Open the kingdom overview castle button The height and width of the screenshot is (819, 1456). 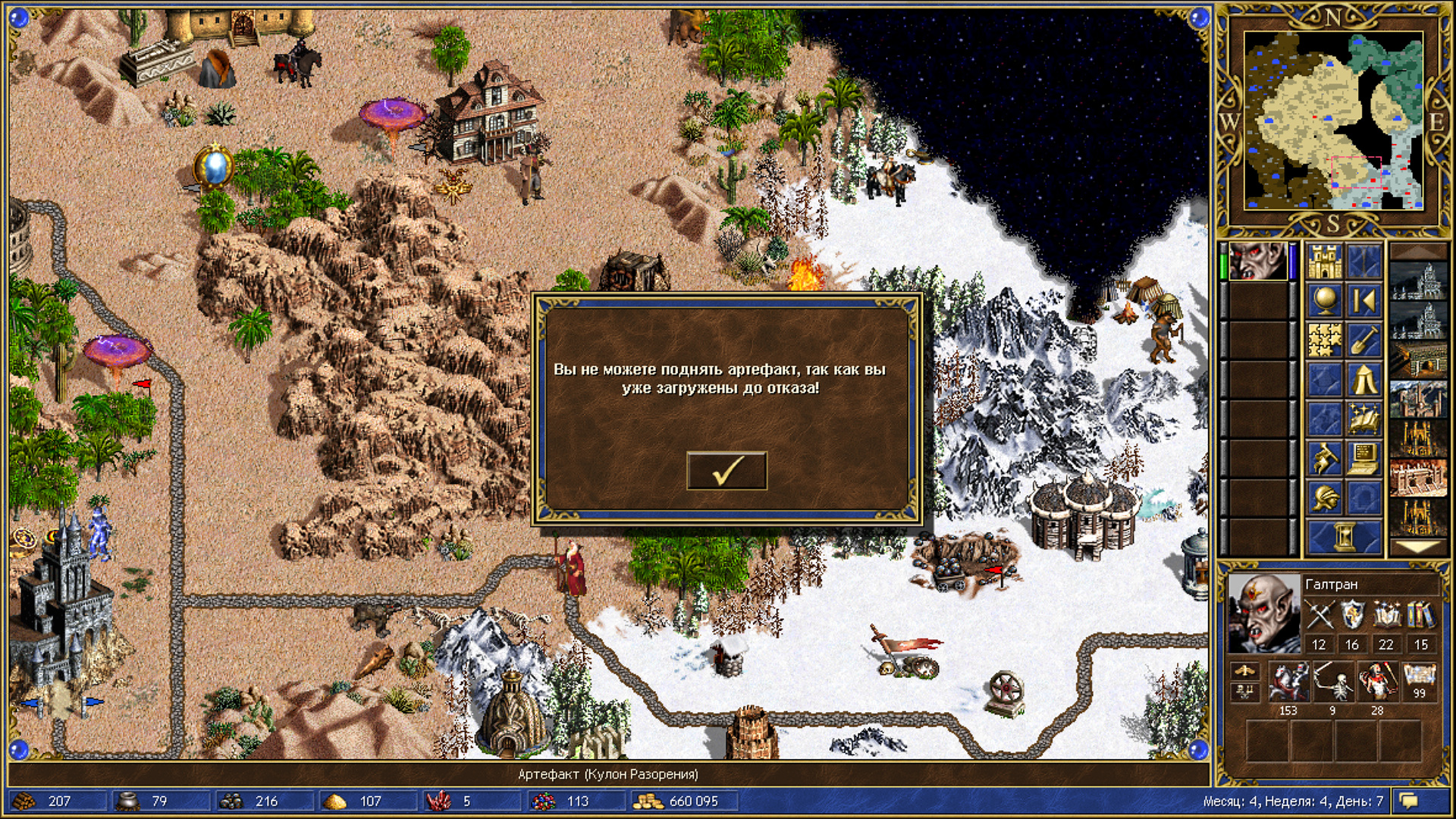[1324, 262]
